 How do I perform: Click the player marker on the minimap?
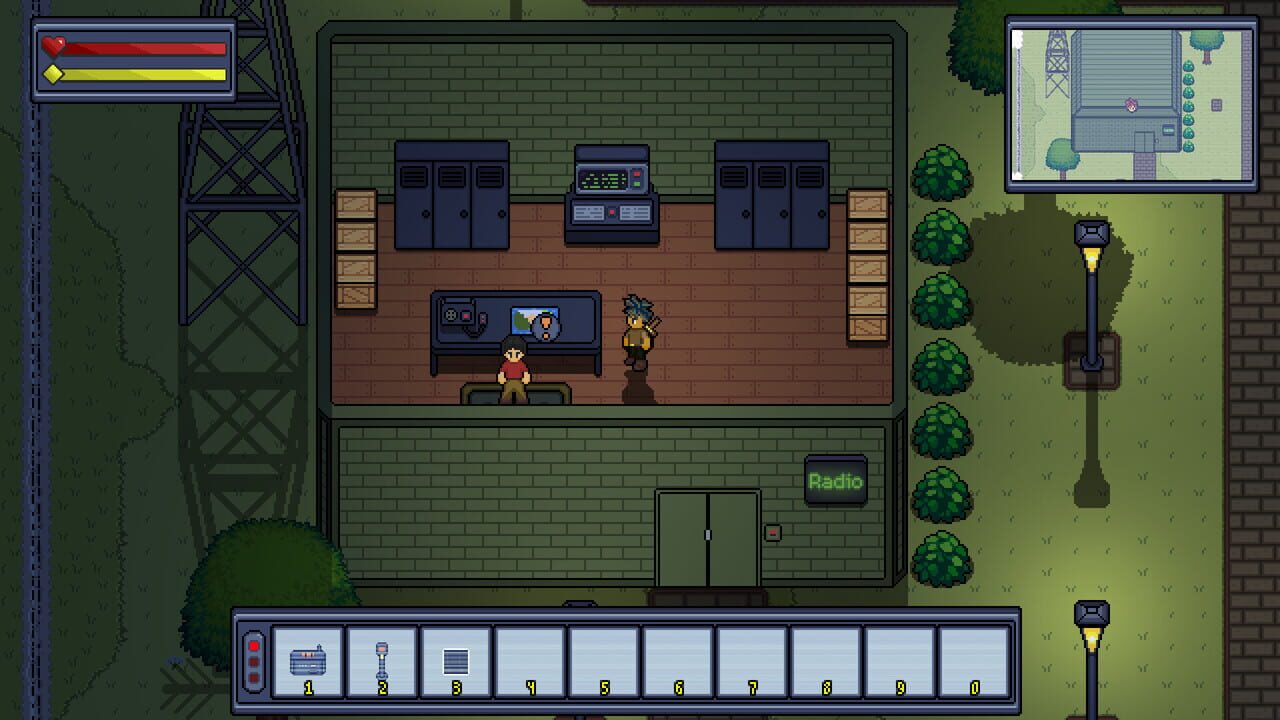click(1130, 105)
